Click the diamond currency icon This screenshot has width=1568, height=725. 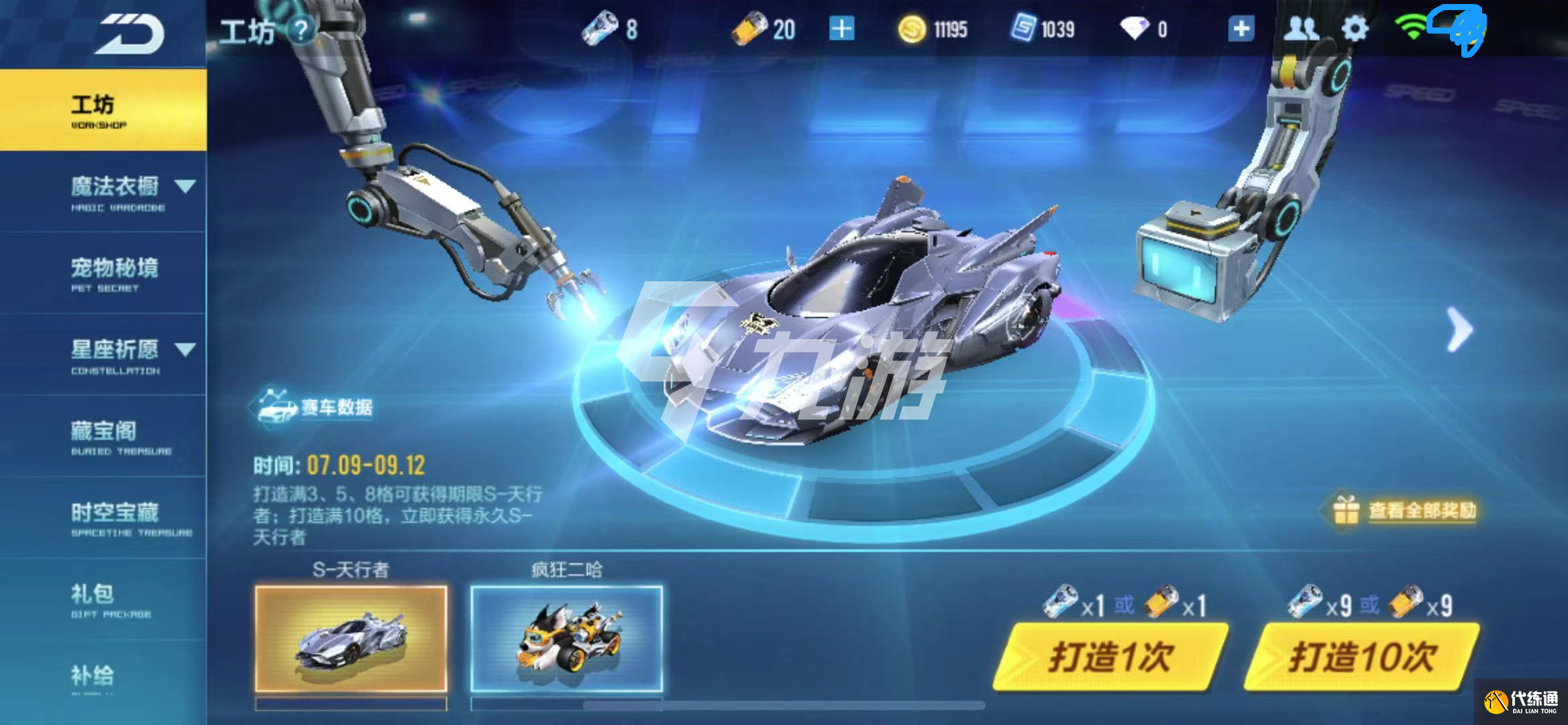tap(1135, 29)
